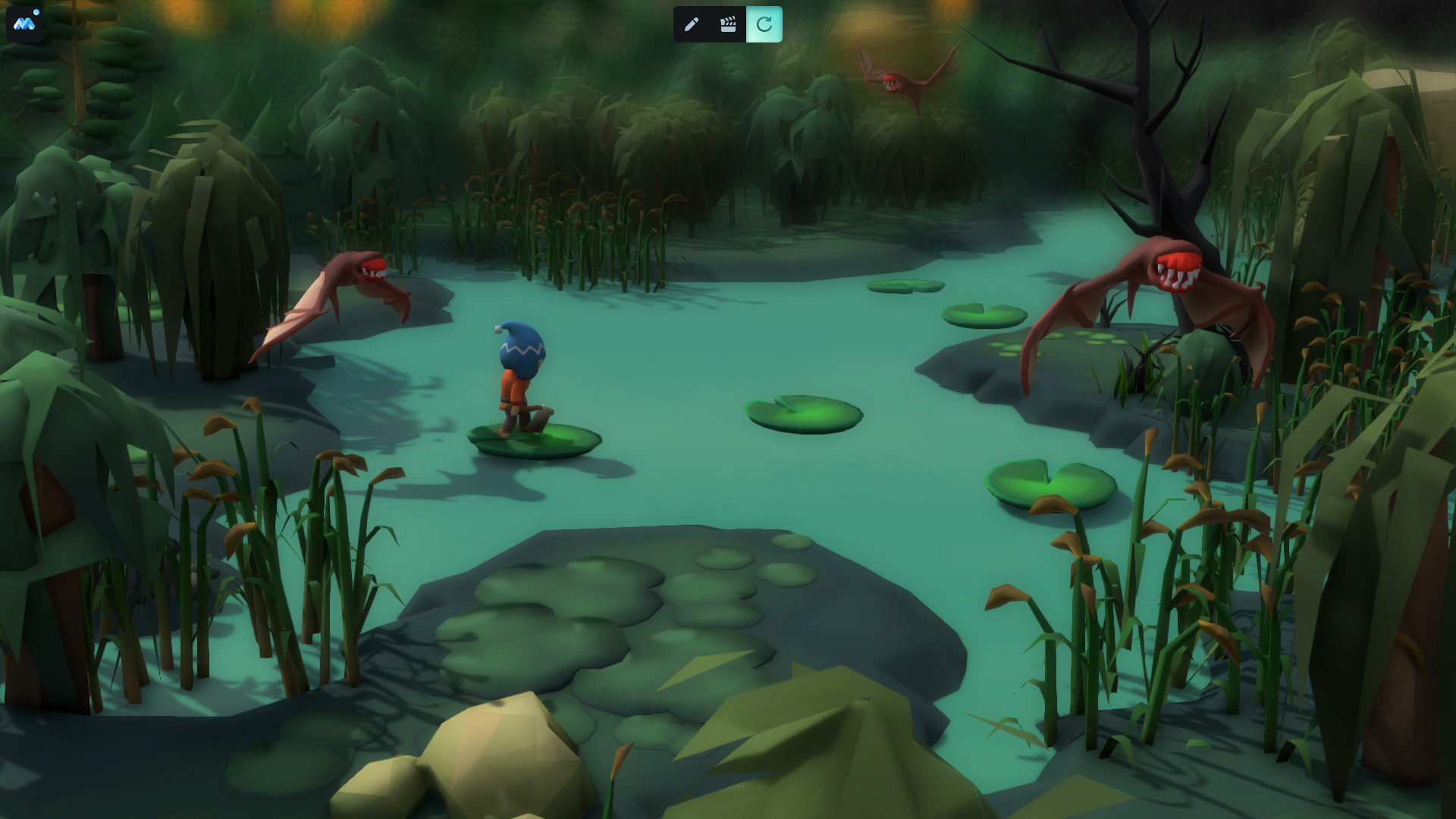Open the blue logo home menu
Screen dimensions: 1456x819
(x=24, y=24)
